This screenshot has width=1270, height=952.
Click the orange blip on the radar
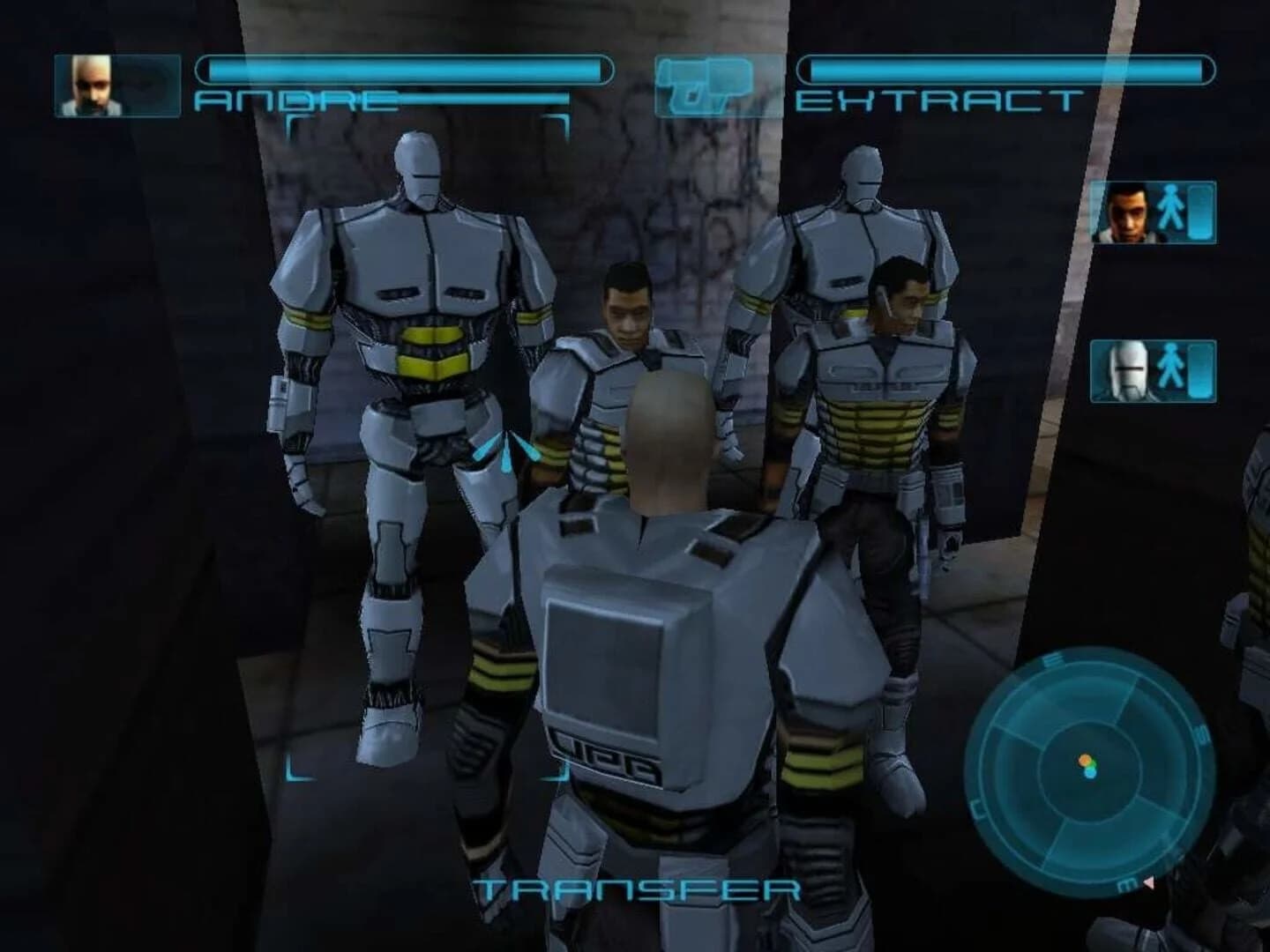[x=1085, y=758]
